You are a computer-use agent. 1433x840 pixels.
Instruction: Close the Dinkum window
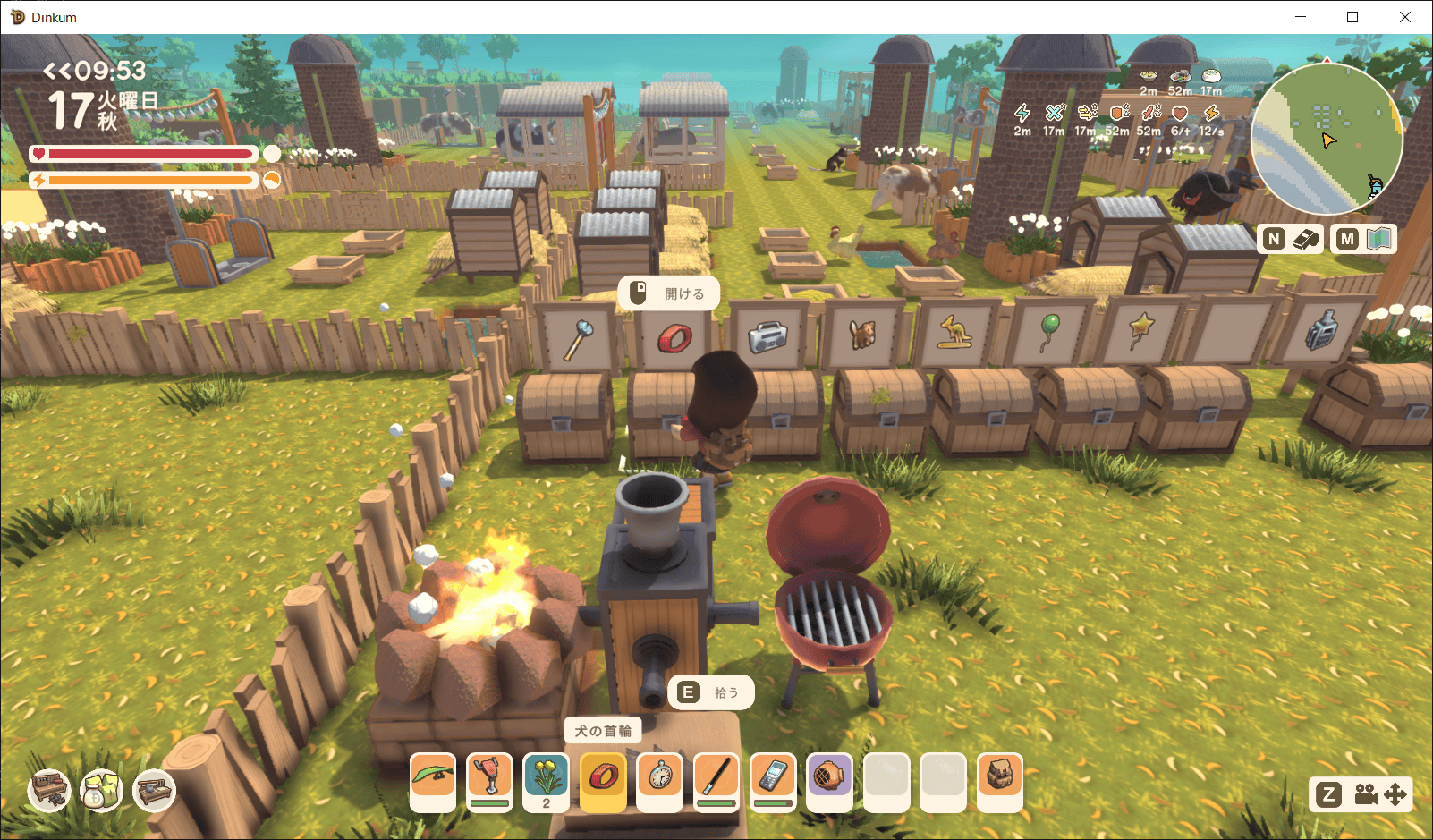click(x=1404, y=17)
